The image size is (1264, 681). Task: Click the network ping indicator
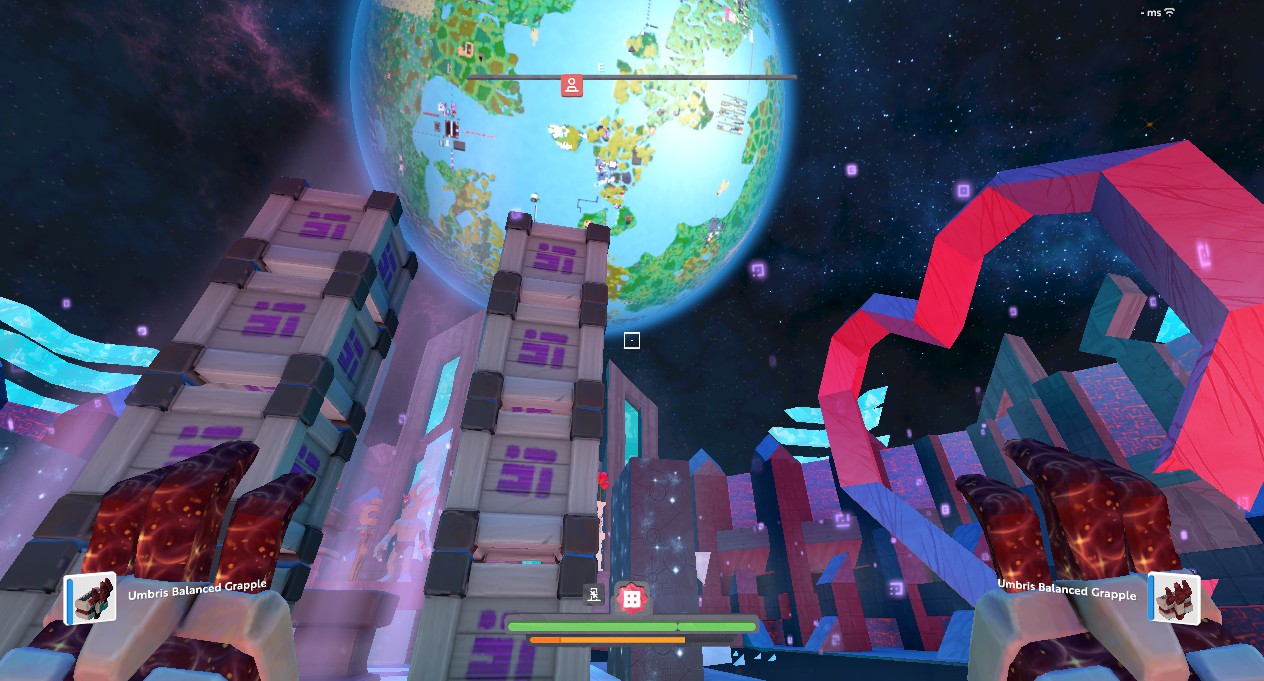[x=1160, y=12]
